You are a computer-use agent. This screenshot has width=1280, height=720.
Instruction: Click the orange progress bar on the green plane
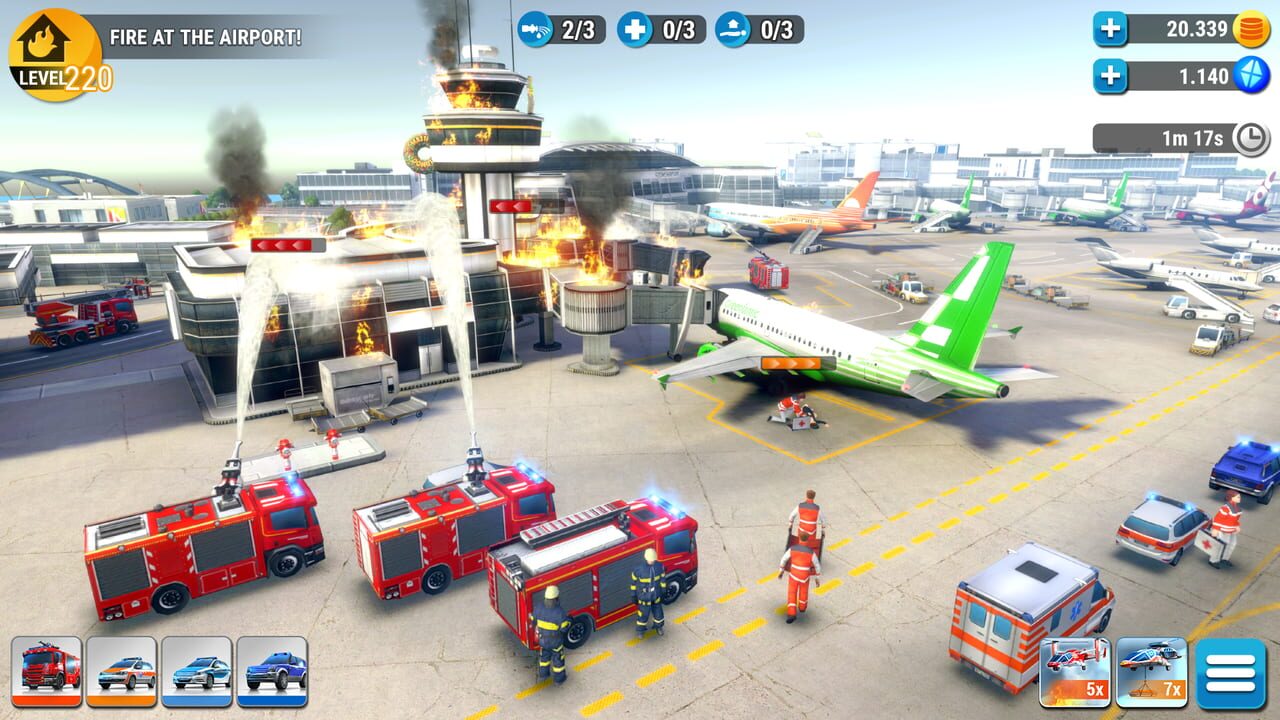800,363
